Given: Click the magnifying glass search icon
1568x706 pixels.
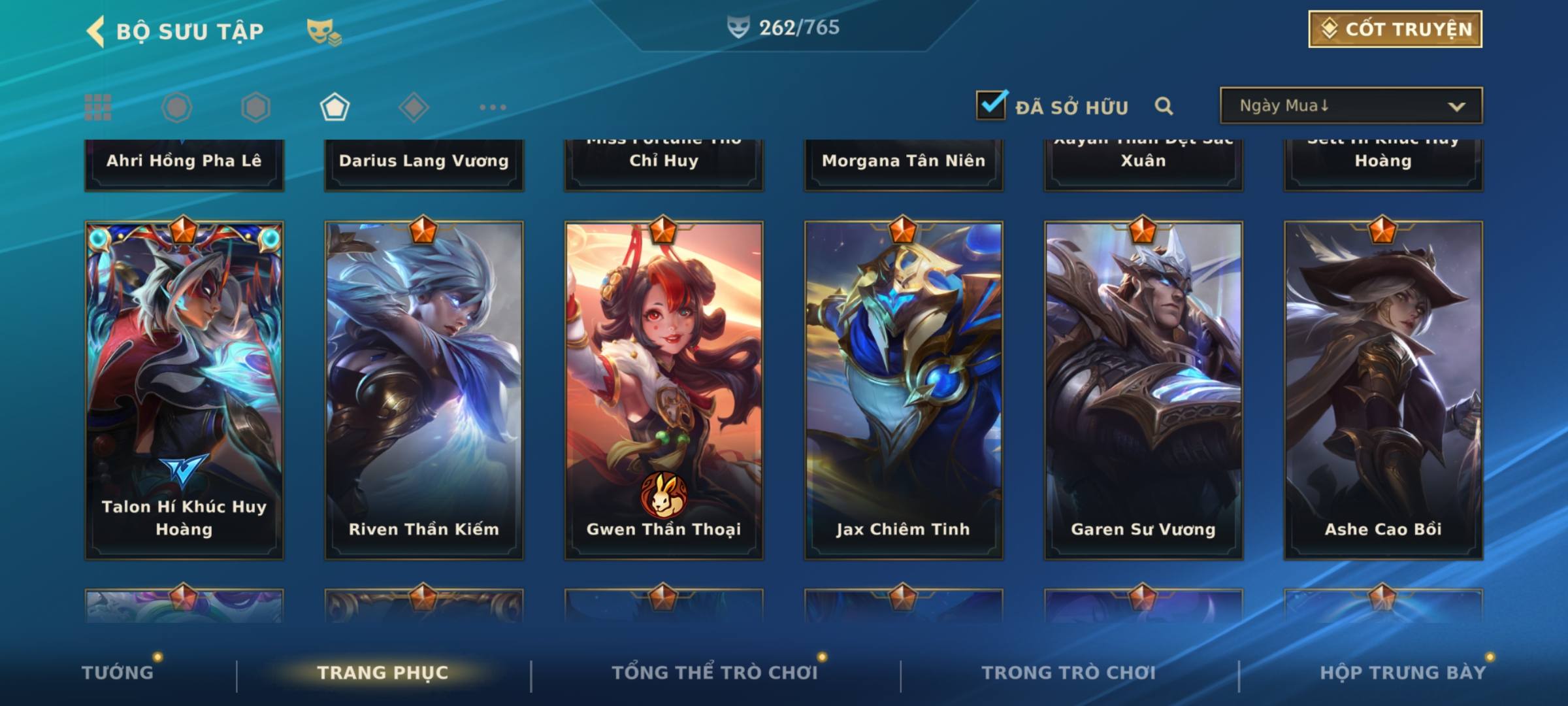Looking at the screenshot, I should pyautogui.click(x=1164, y=106).
